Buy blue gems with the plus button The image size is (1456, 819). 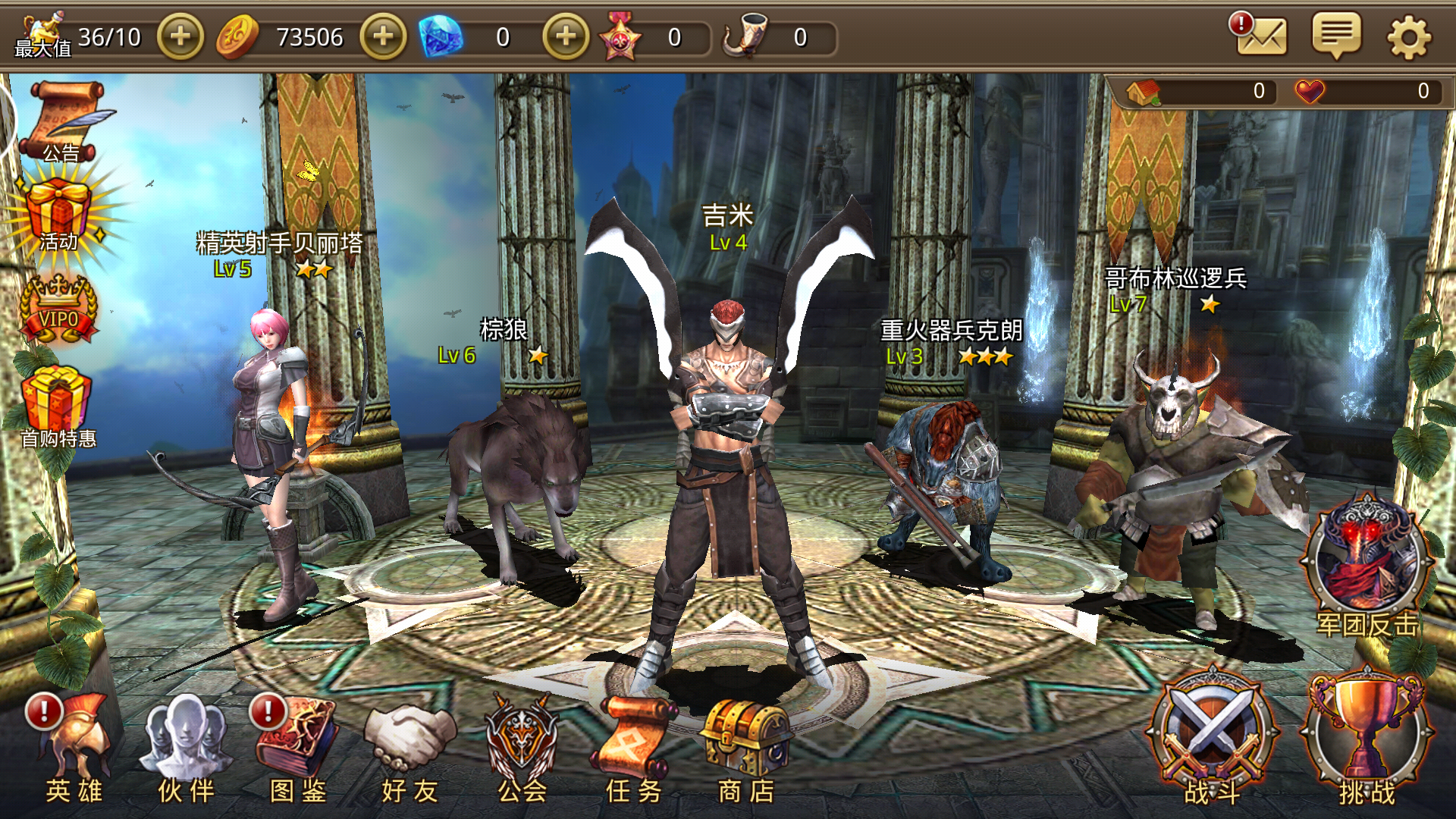[566, 36]
